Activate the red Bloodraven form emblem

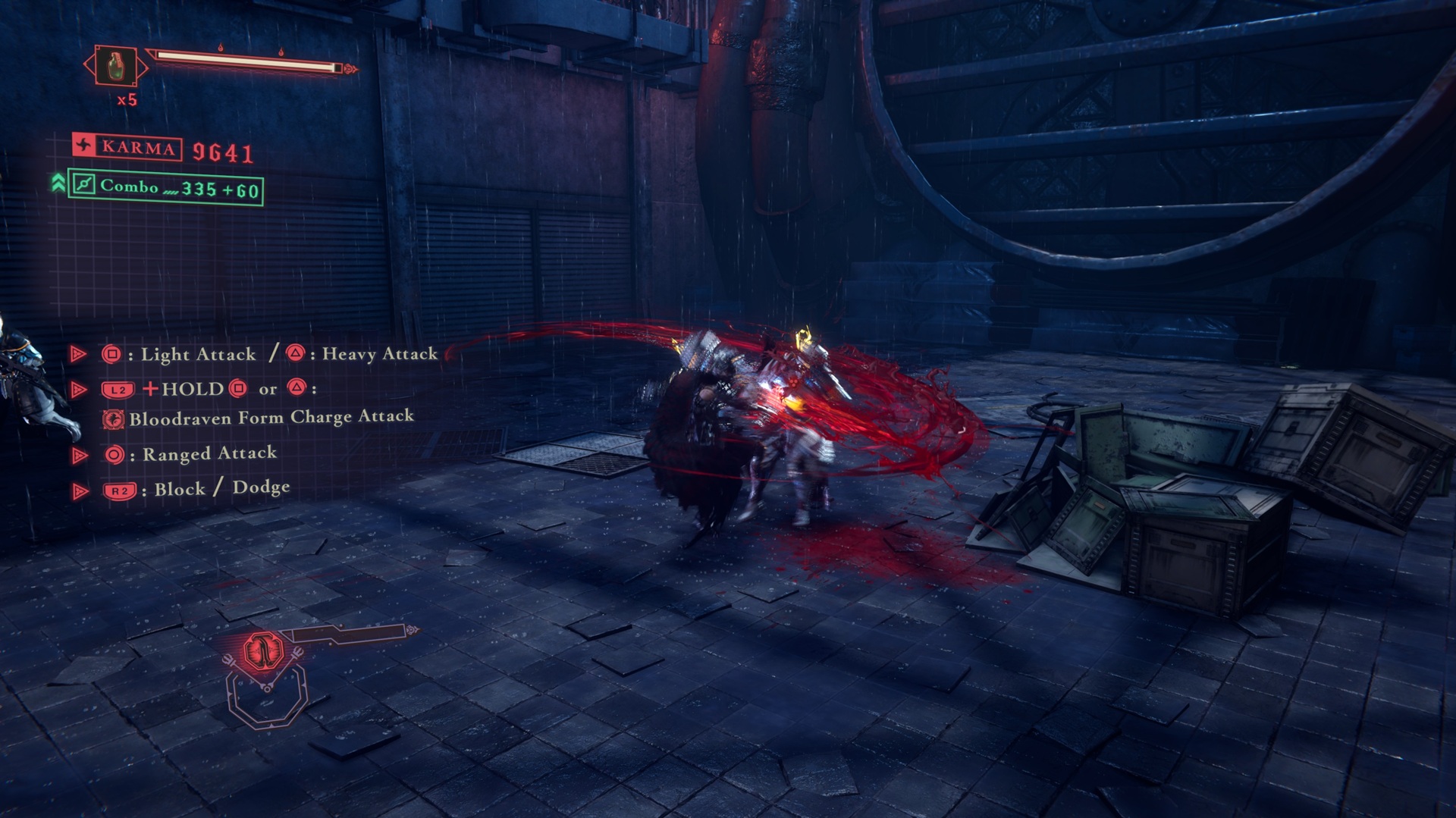coord(263,650)
